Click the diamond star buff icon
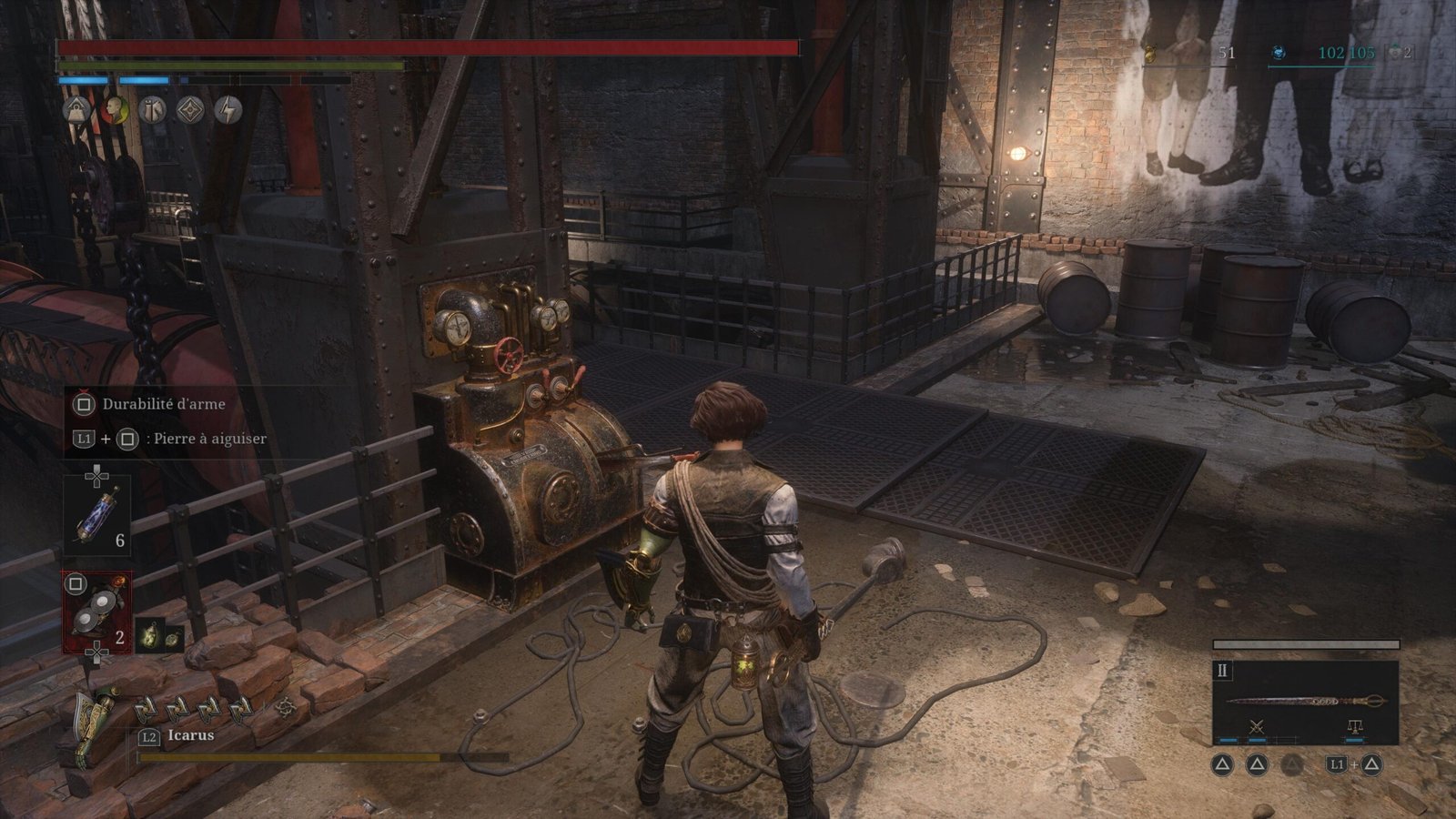Image resolution: width=1456 pixels, height=819 pixels. 190,110
